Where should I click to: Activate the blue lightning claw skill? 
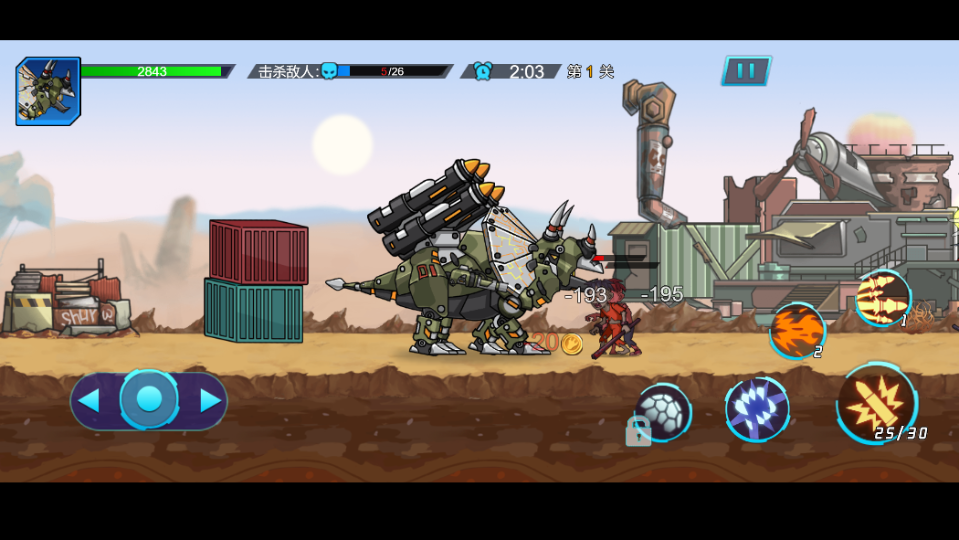(757, 409)
